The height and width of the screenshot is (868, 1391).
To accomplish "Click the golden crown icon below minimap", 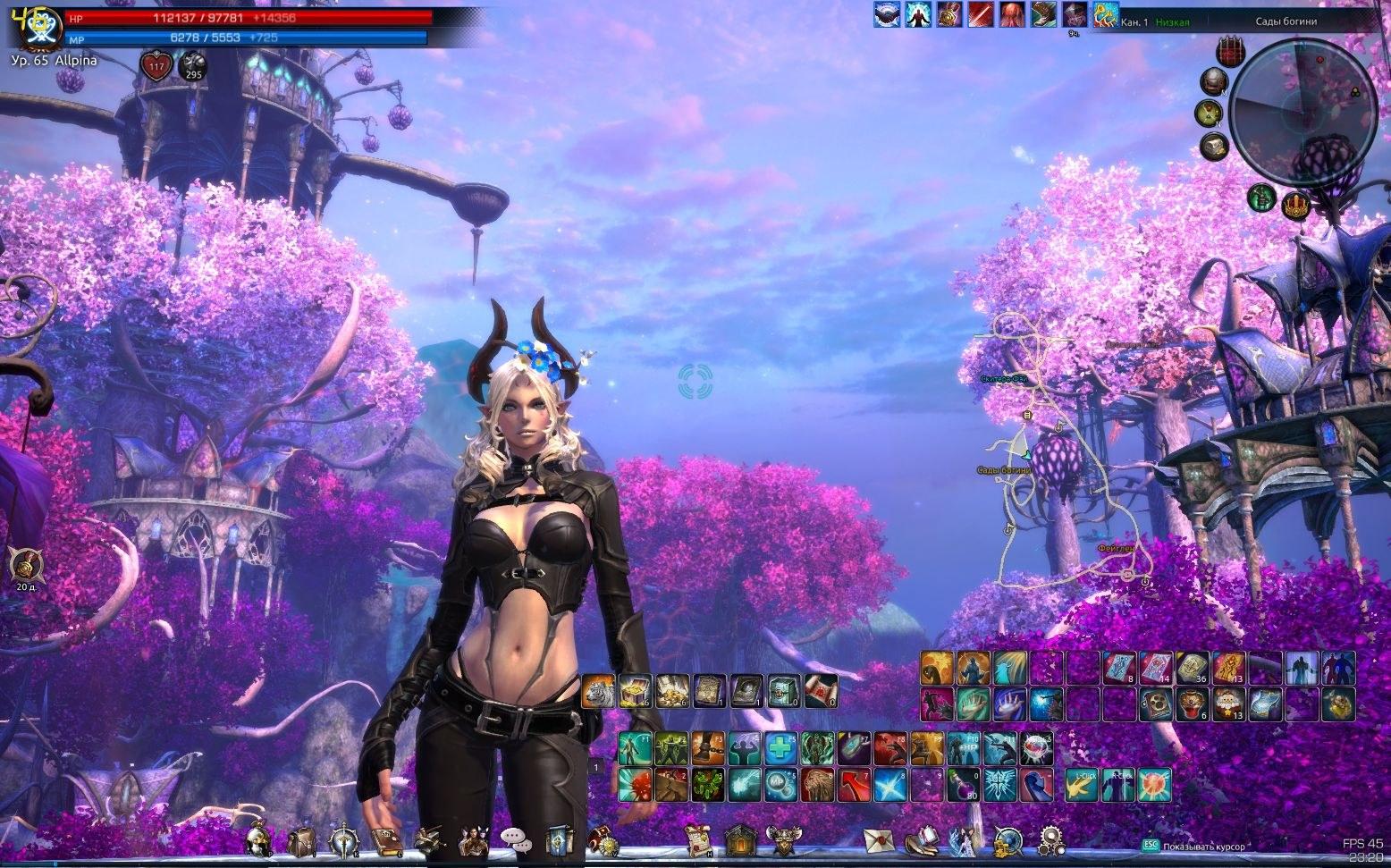I will click(1295, 205).
